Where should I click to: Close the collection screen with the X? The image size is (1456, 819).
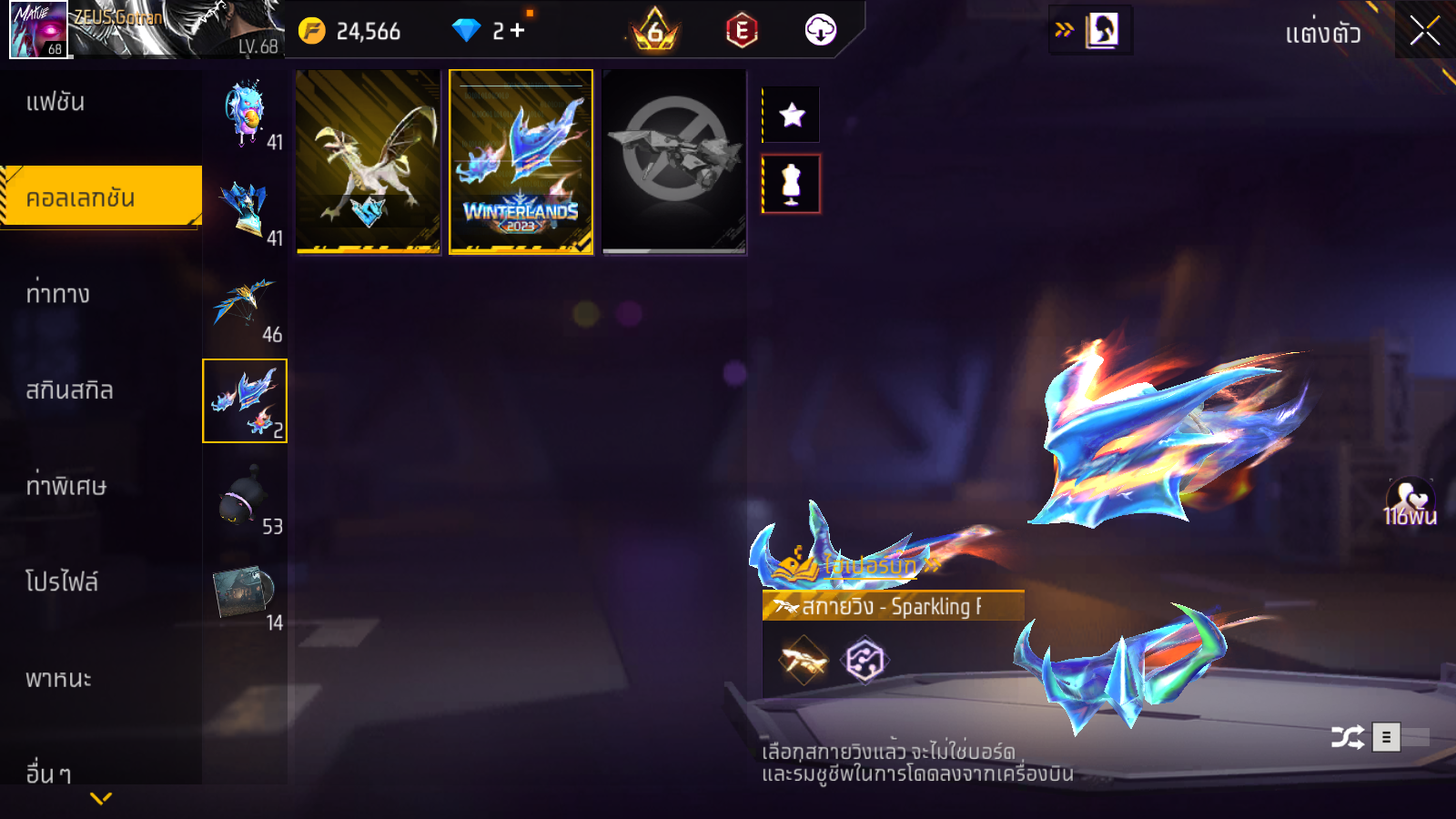pyautogui.click(x=1424, y=31)
